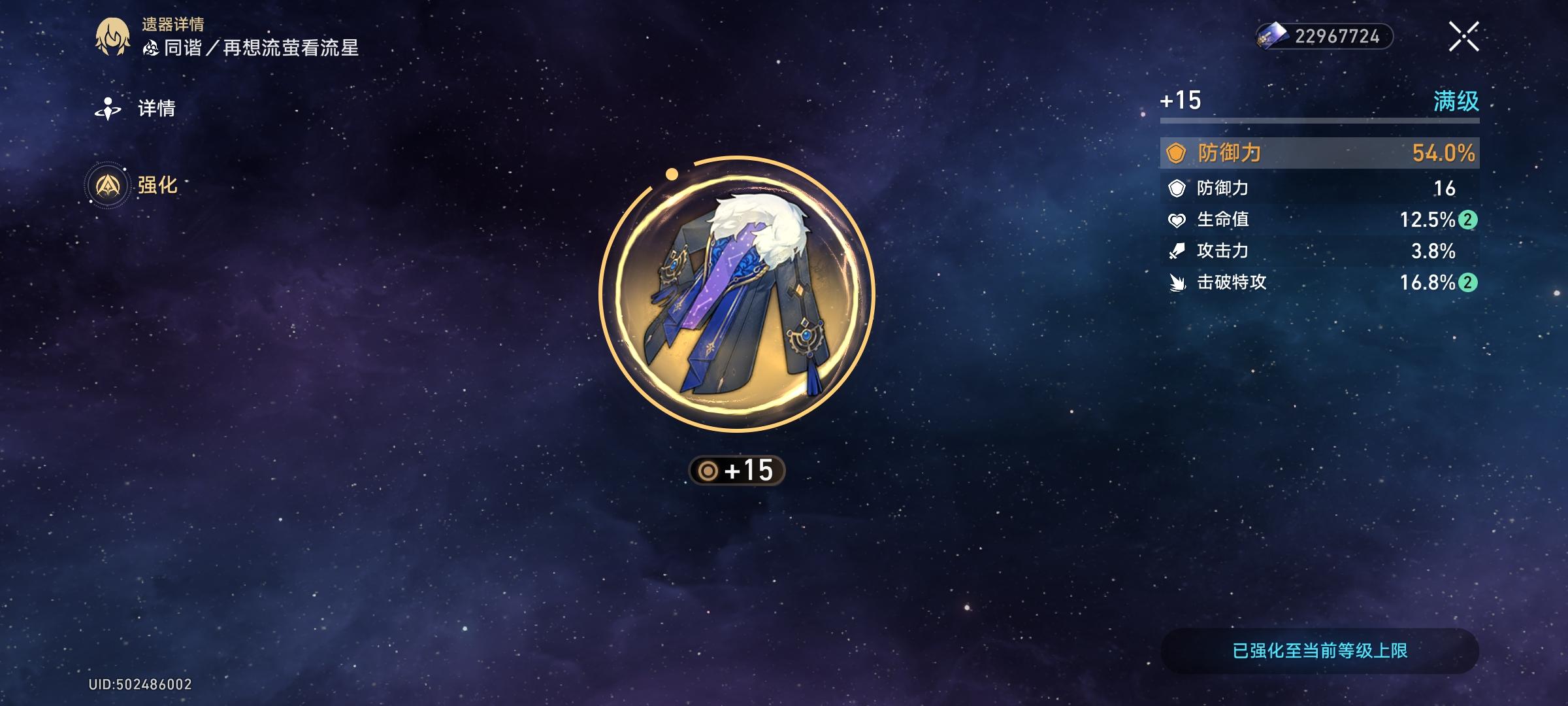This screenshot has height=706, width=1568.
Task: Select the 强化 enhancement icon
Action: point(108,185)
